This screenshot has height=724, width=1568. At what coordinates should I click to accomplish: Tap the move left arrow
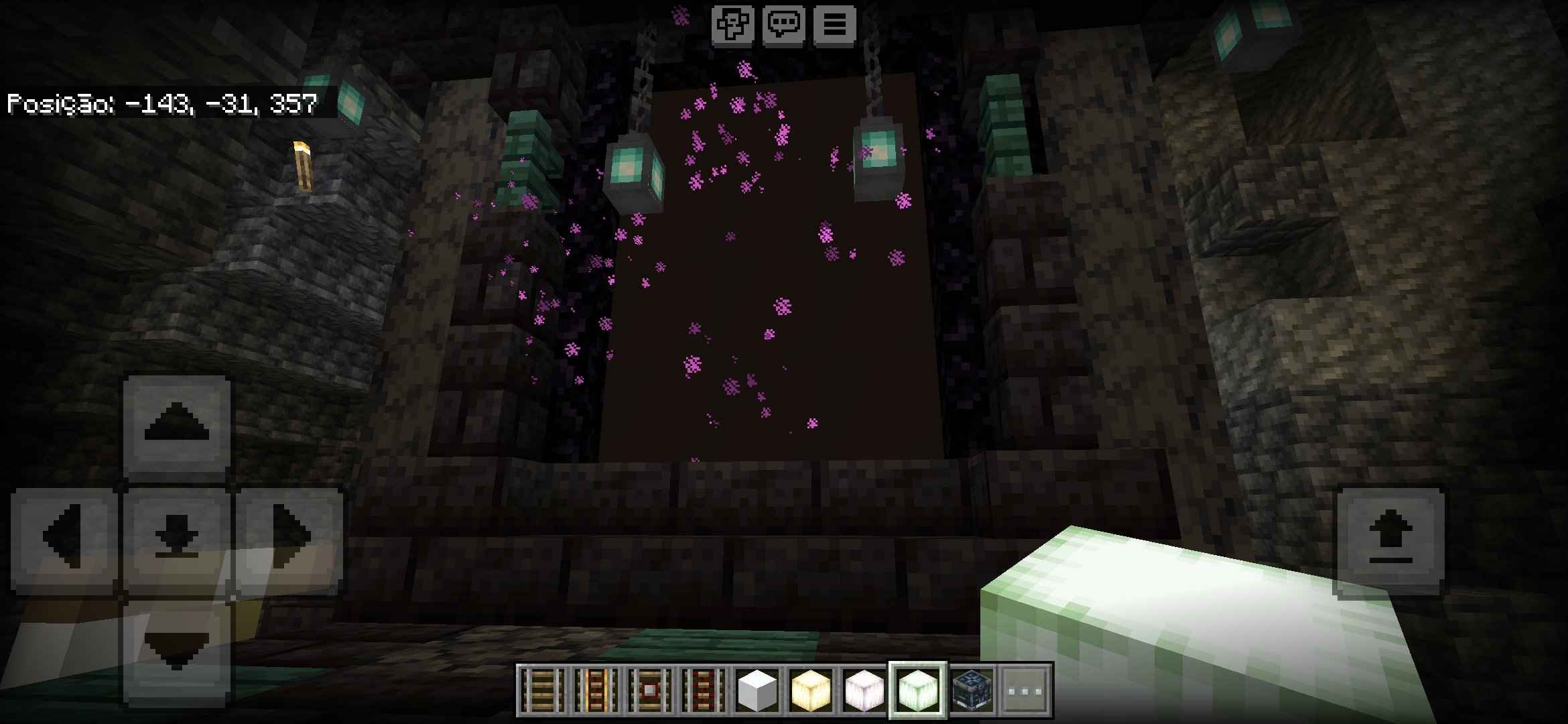[x=65, y=536]
